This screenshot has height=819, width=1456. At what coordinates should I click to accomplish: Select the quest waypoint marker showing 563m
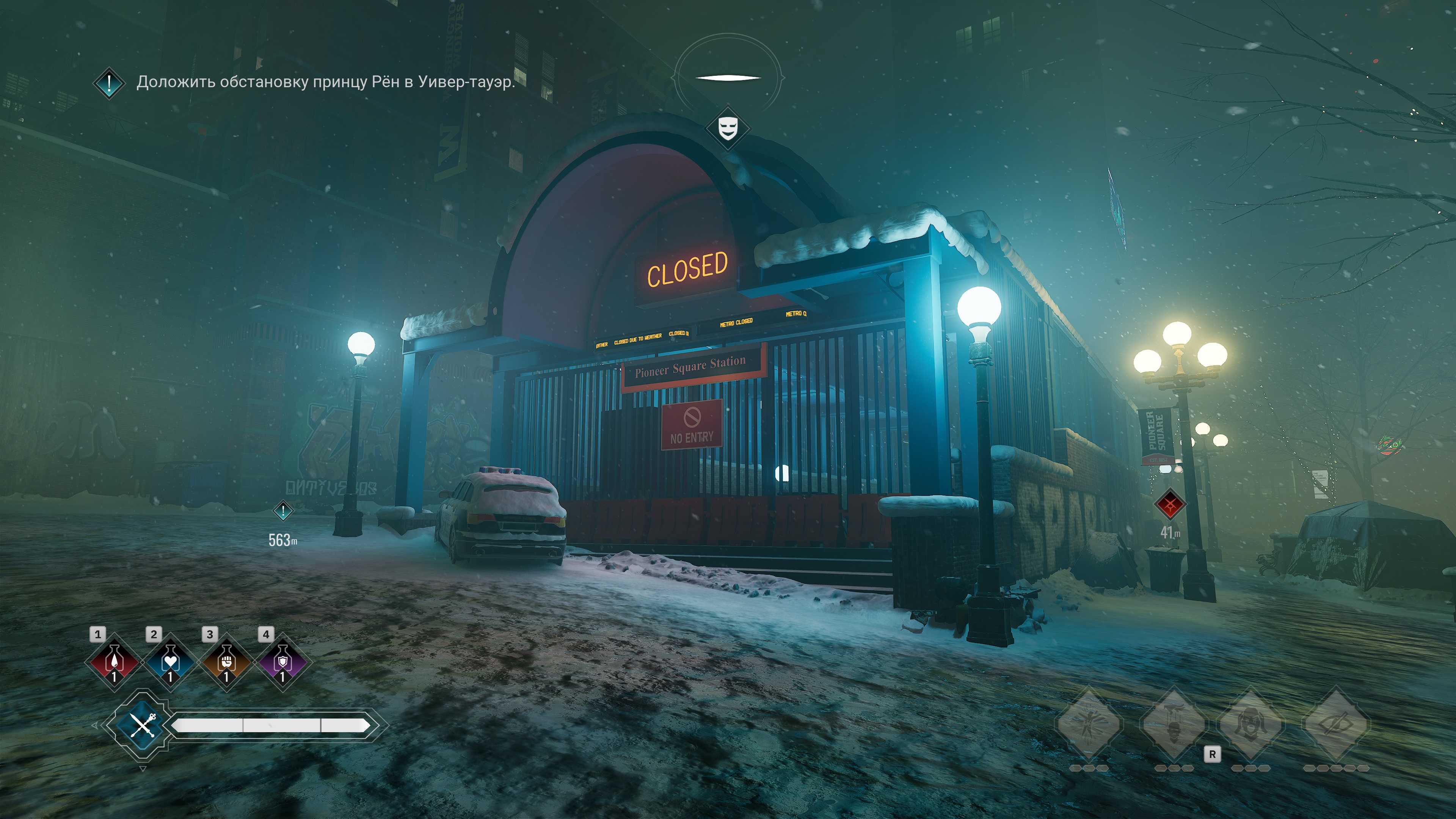click(x=282, y=511)
